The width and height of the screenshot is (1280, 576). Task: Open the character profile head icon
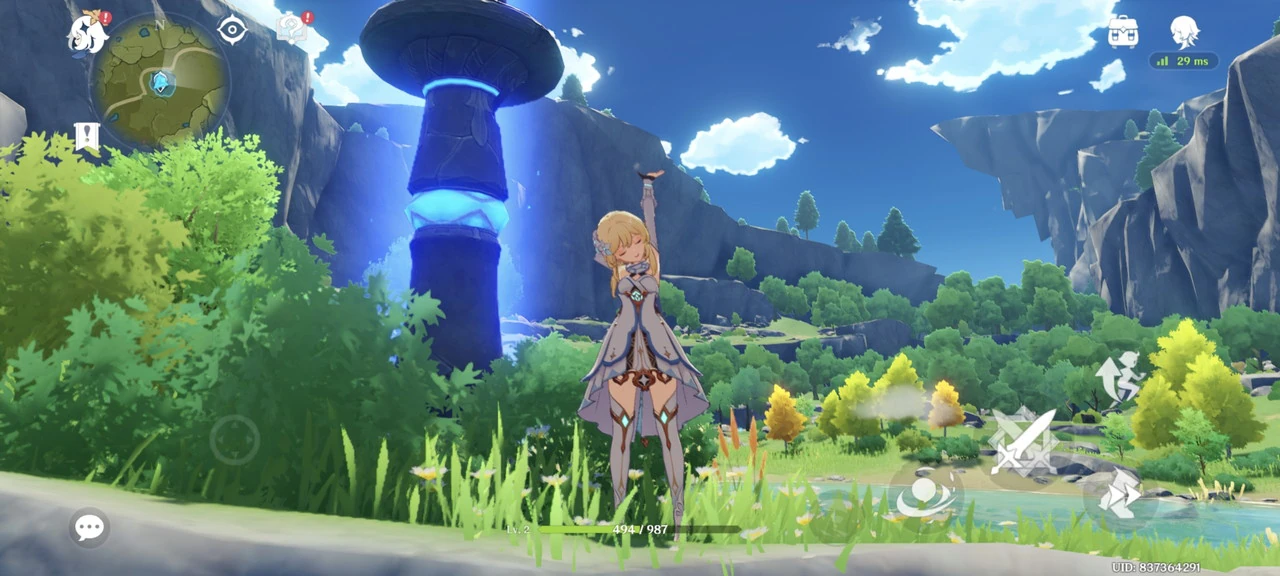1184,32
